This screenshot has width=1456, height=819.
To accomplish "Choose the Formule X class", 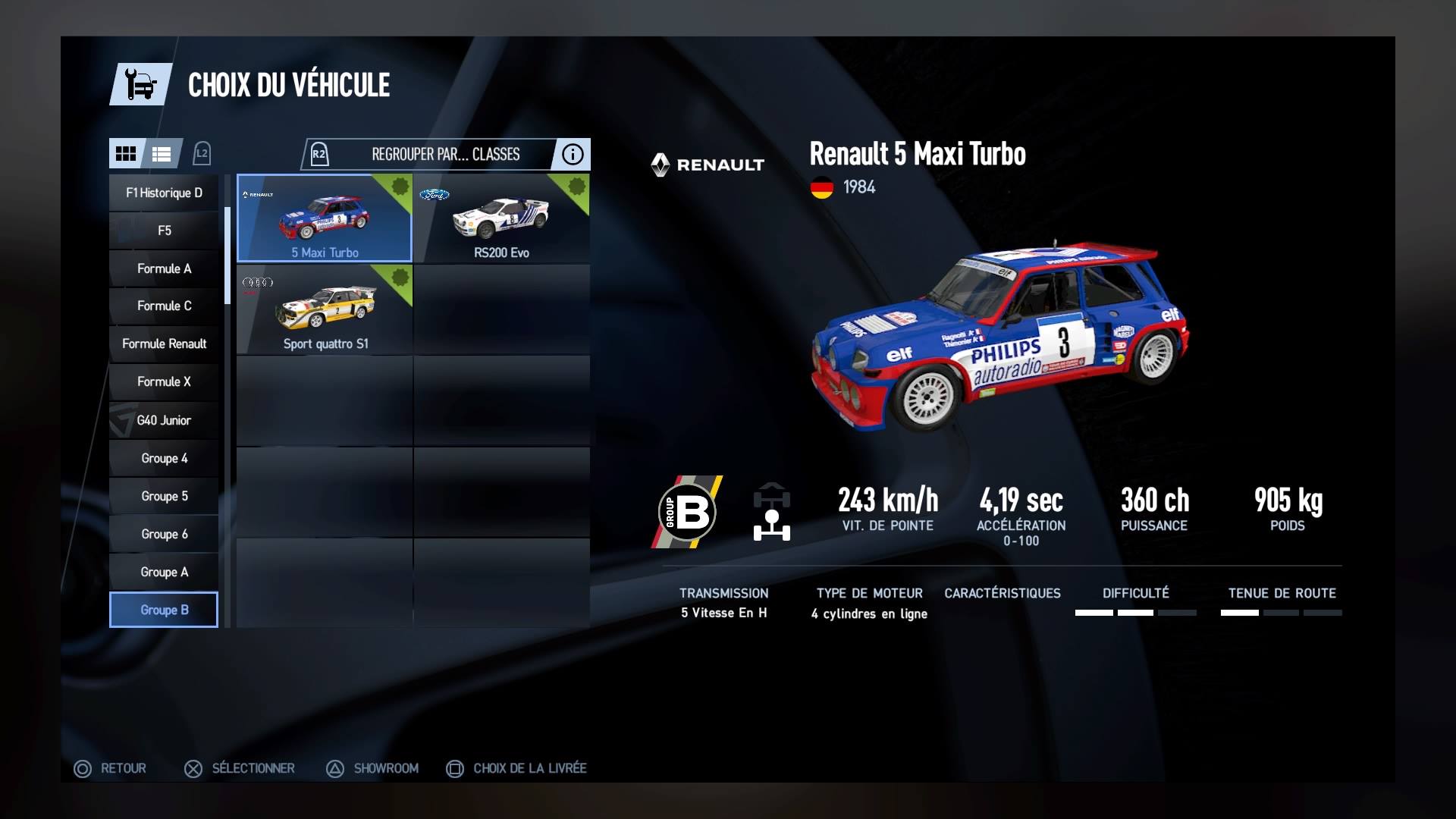I will tap(164, 381).
